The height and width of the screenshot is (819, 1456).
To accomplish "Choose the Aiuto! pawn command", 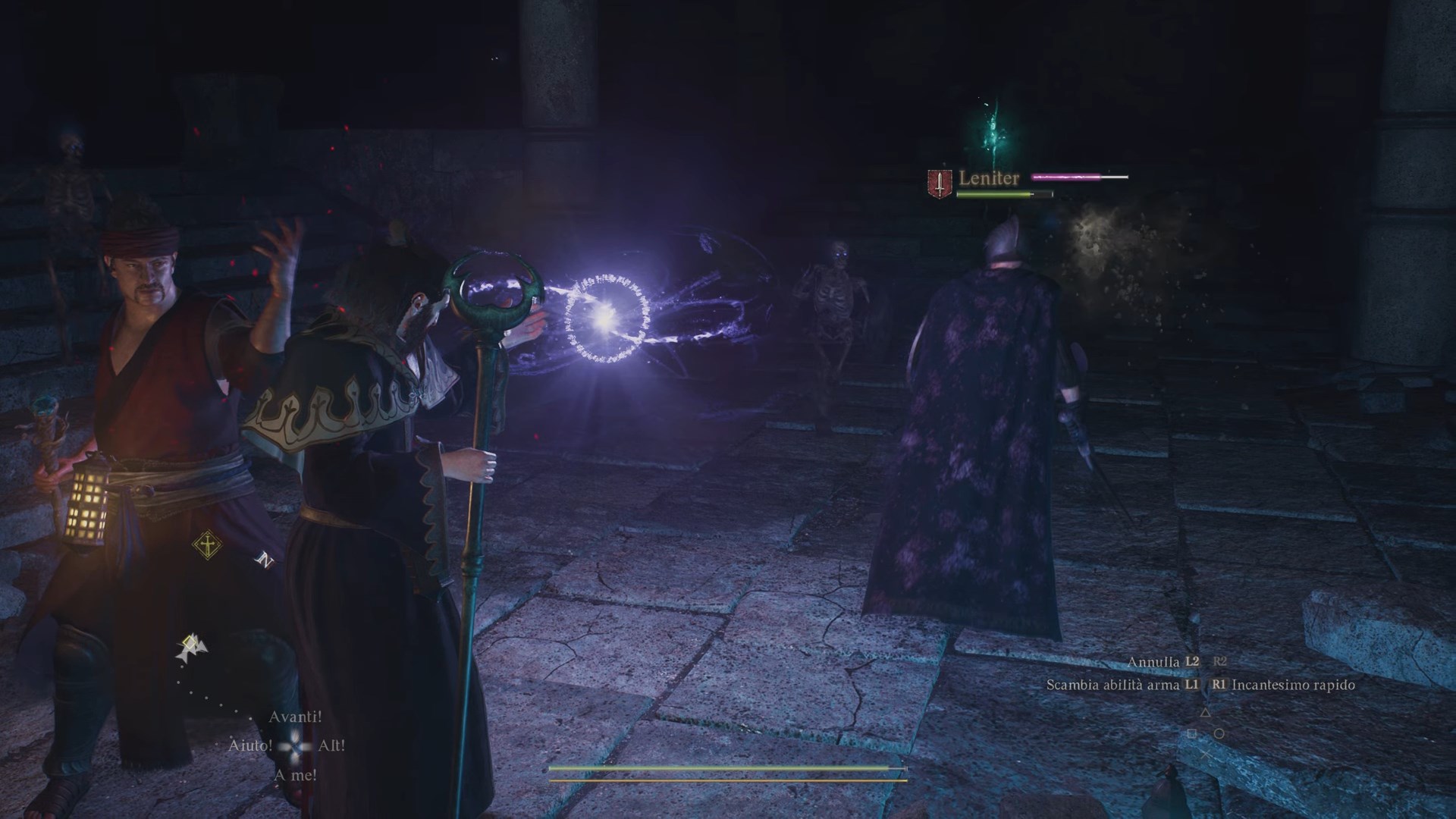I will [x=249, y=745].
